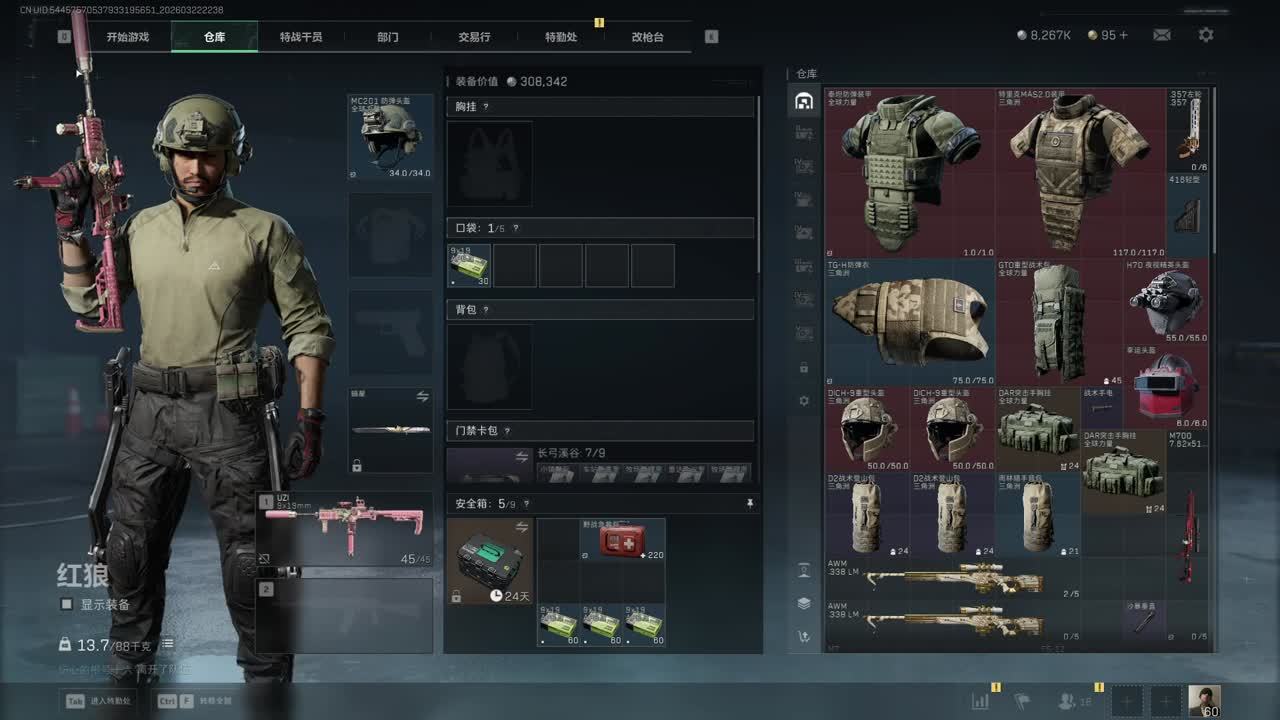Toggle the safe box pin icon

[750, 504]
